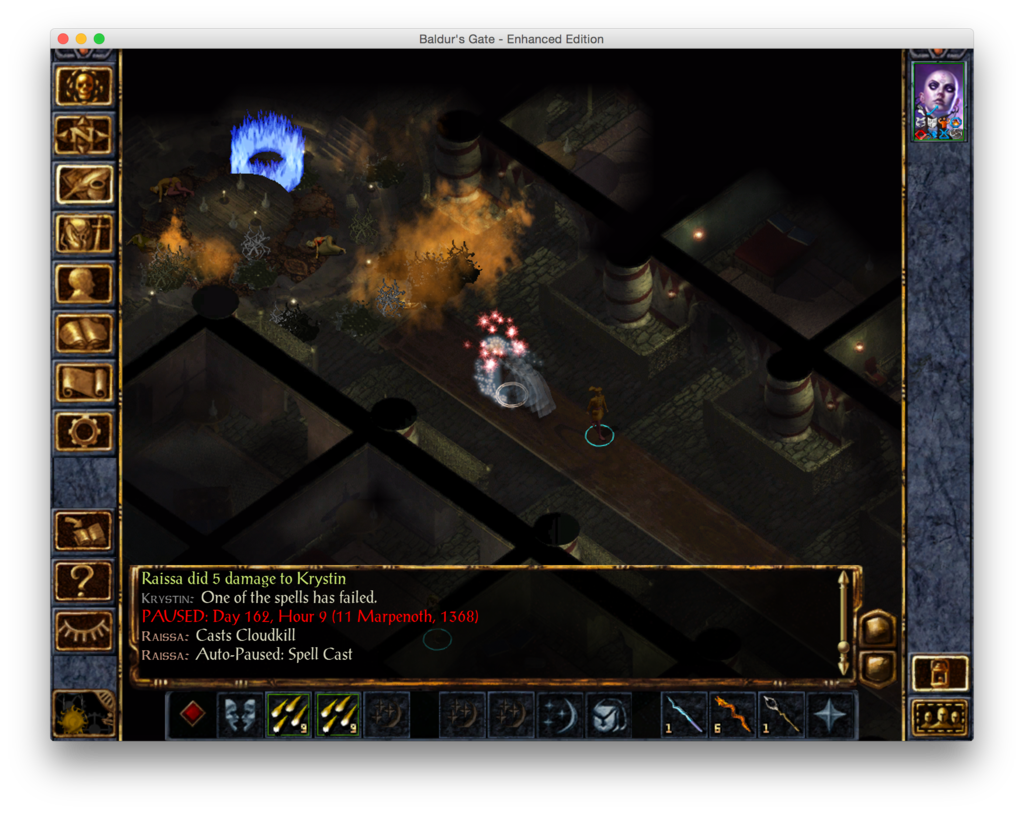This screenshot has height=813, width=1024.
Task: Use the blue wand quick item
Action: coord(685,715)
